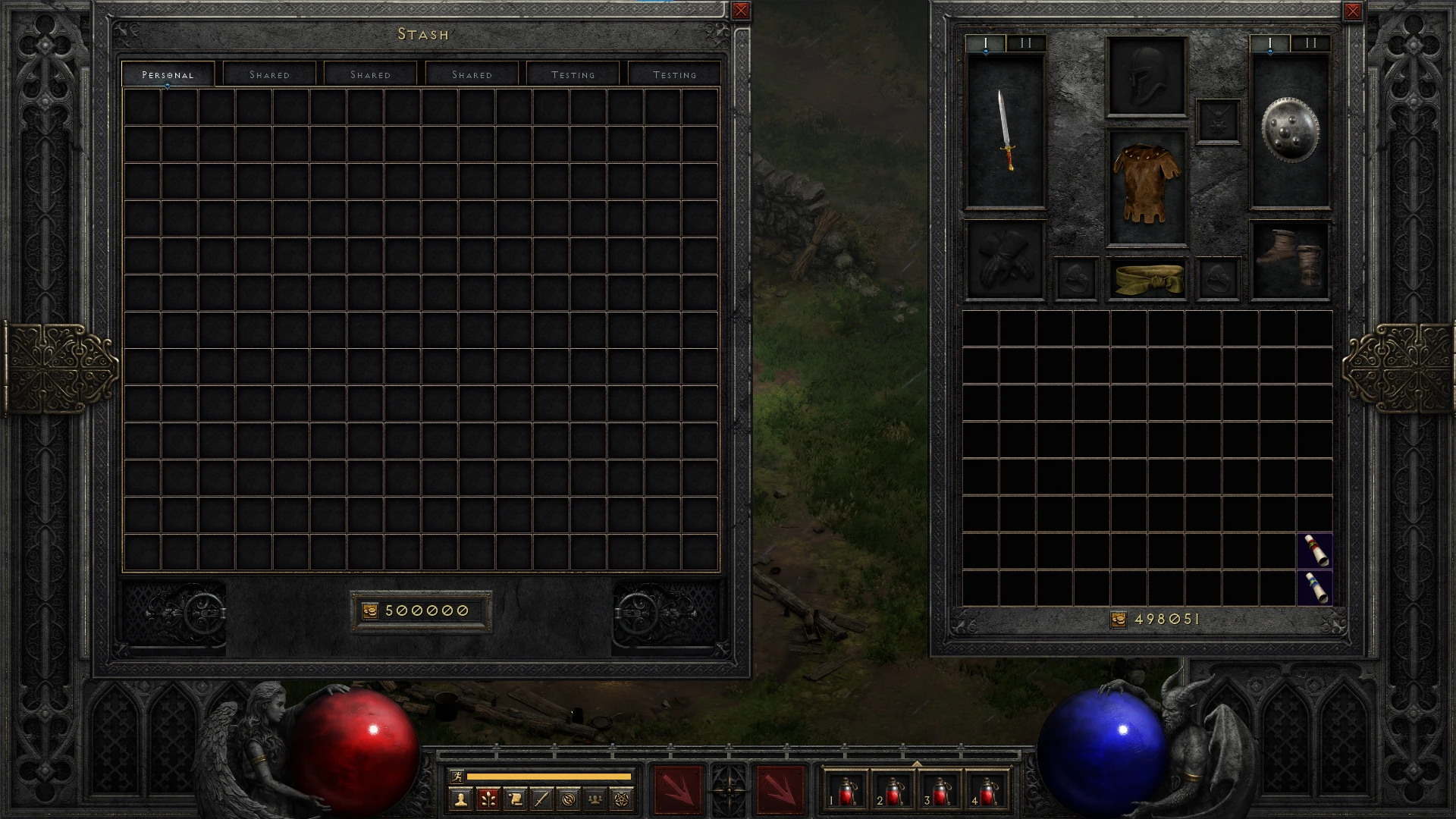Image resolution: width=1456 pixels, height=819 pixels.
Task: Switch to the first Shared stash tab
Action: click(x=270, y=74)
